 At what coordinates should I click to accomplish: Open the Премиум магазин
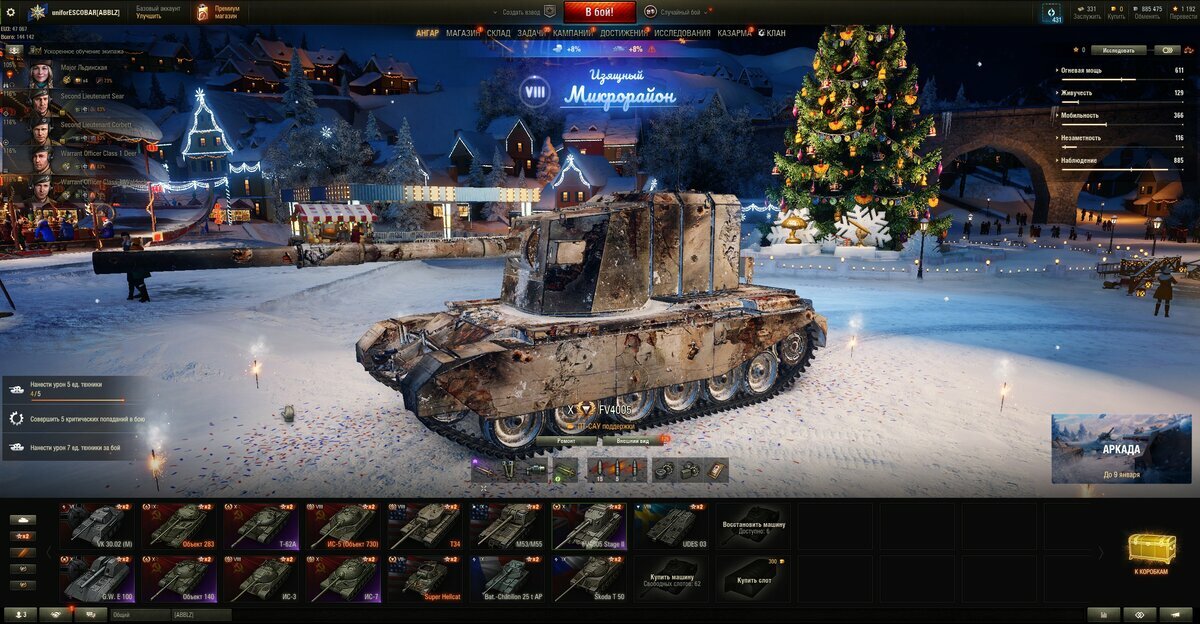pyautogui.click(x=217, y=12)
